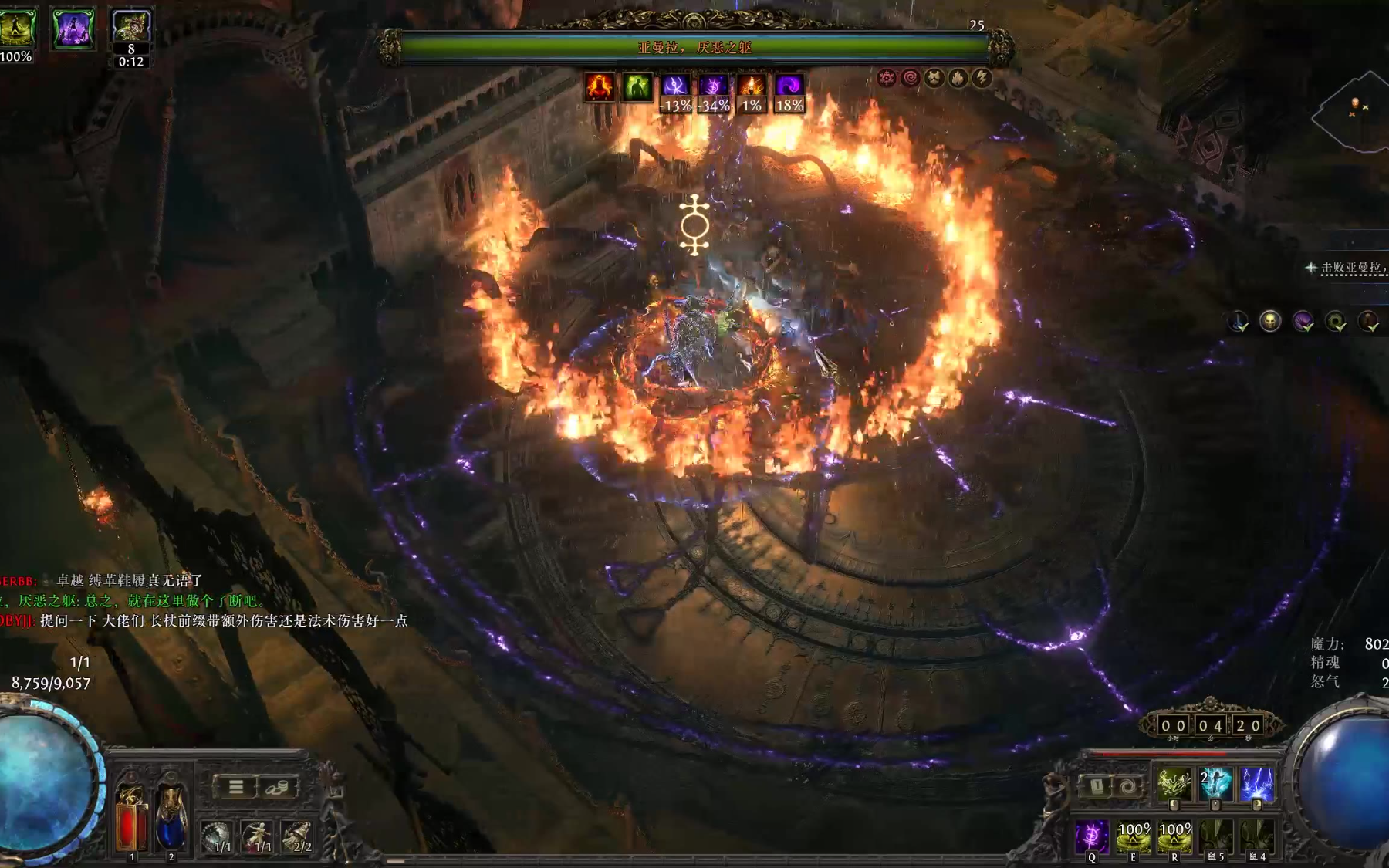The height and width of the screenshot is (868, 1389).
Task: Click the spiral swirl button beside skills
Action: point(1127,787)
